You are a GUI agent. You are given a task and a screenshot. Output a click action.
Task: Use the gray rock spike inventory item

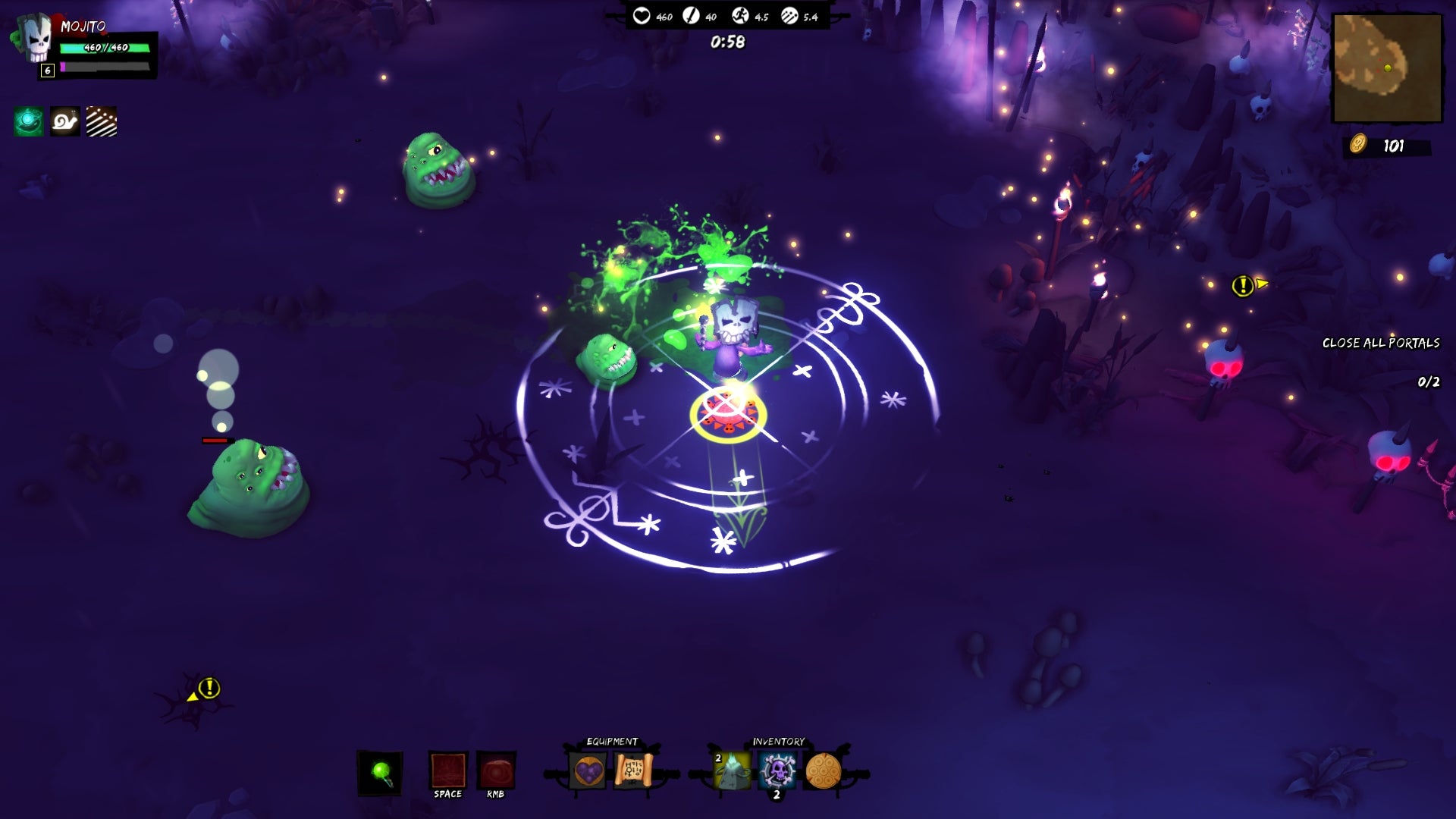click(x=732, y=771)
